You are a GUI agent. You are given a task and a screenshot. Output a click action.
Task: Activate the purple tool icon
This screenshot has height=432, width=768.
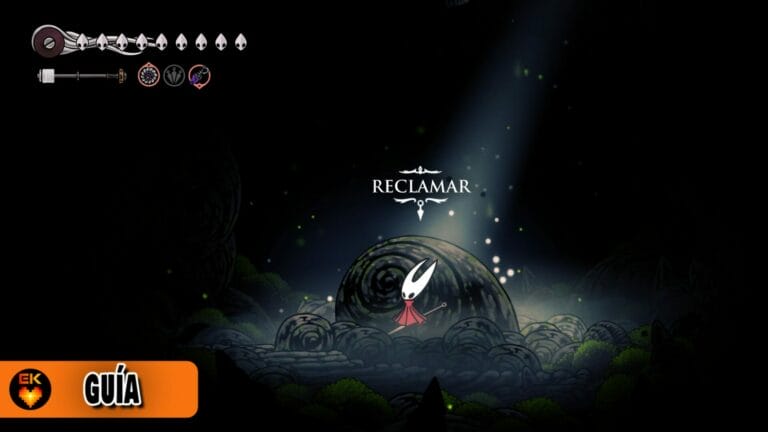[x=200, y=75]
